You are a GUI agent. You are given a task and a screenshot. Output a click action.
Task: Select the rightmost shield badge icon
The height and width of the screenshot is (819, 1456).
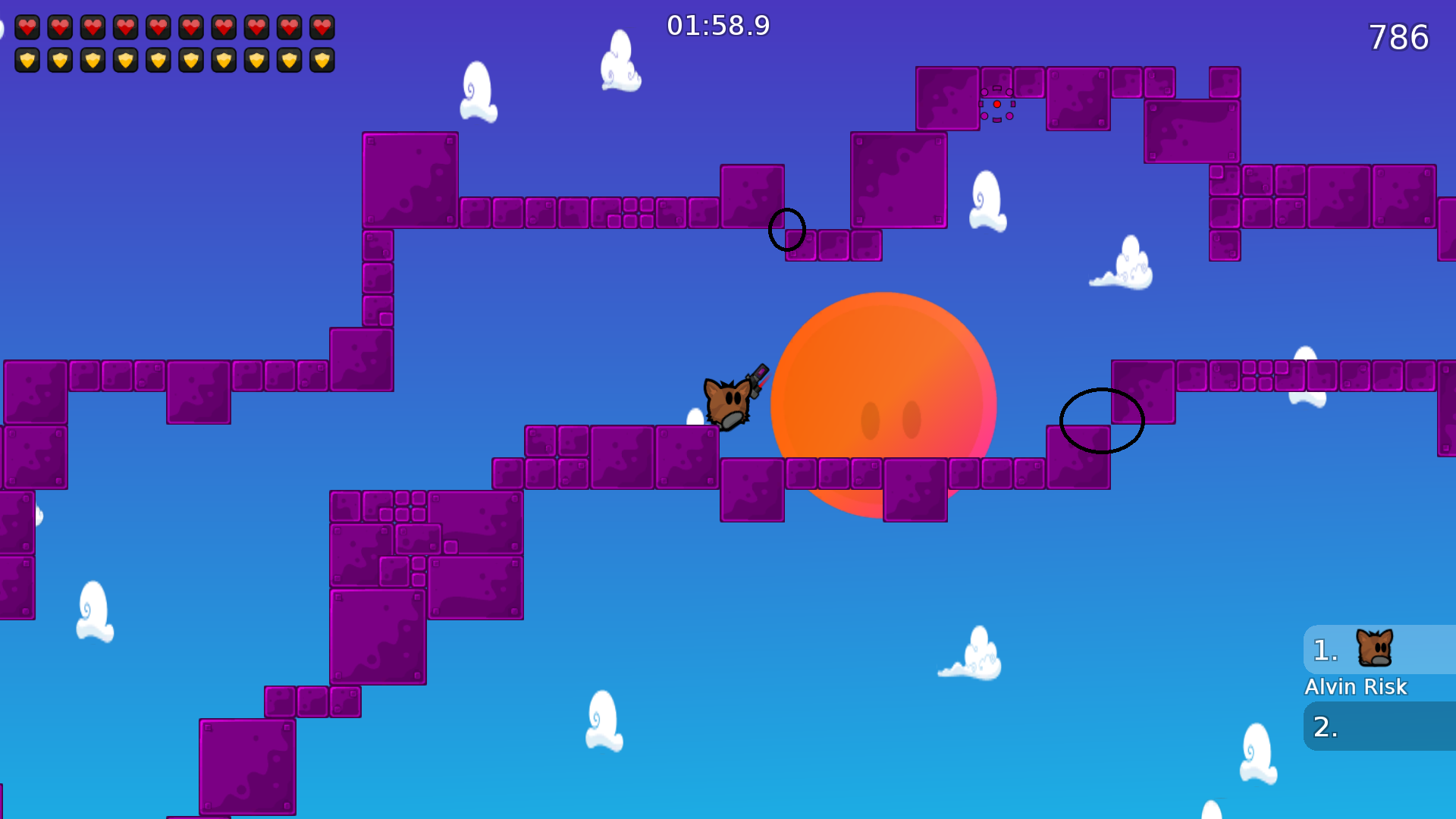322,59
